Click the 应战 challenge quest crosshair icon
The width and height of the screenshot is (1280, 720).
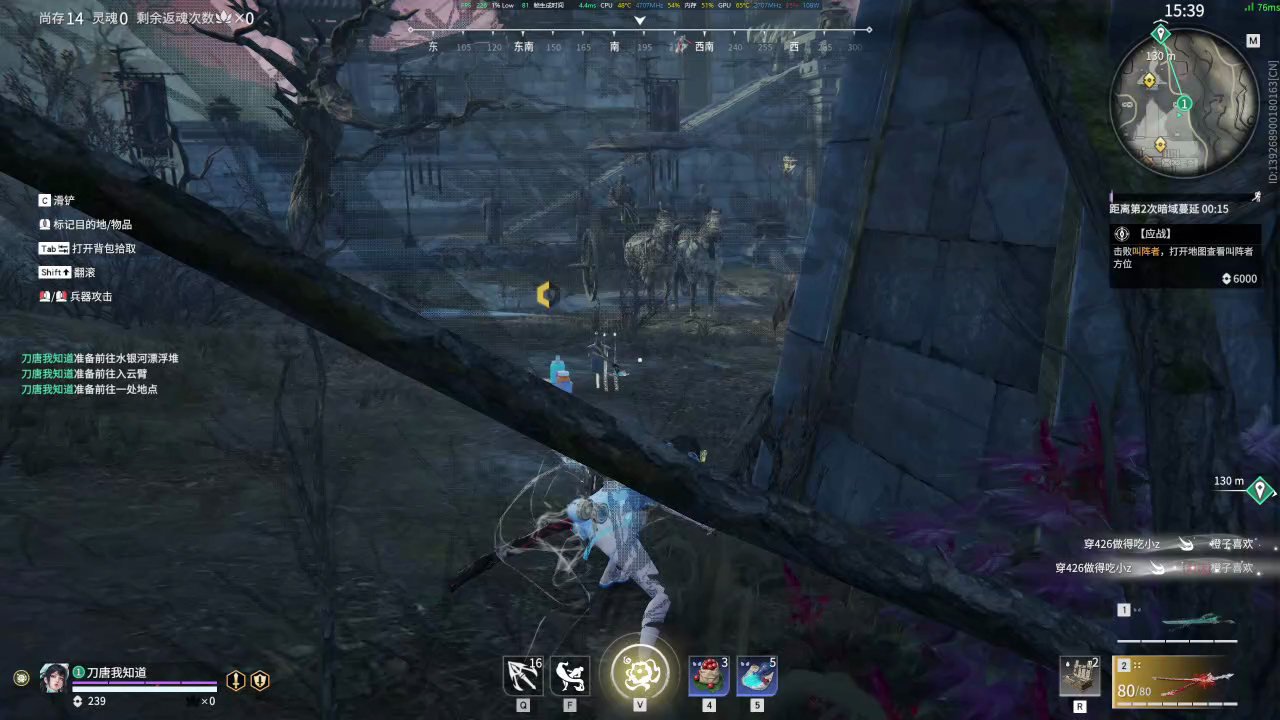1121,233
